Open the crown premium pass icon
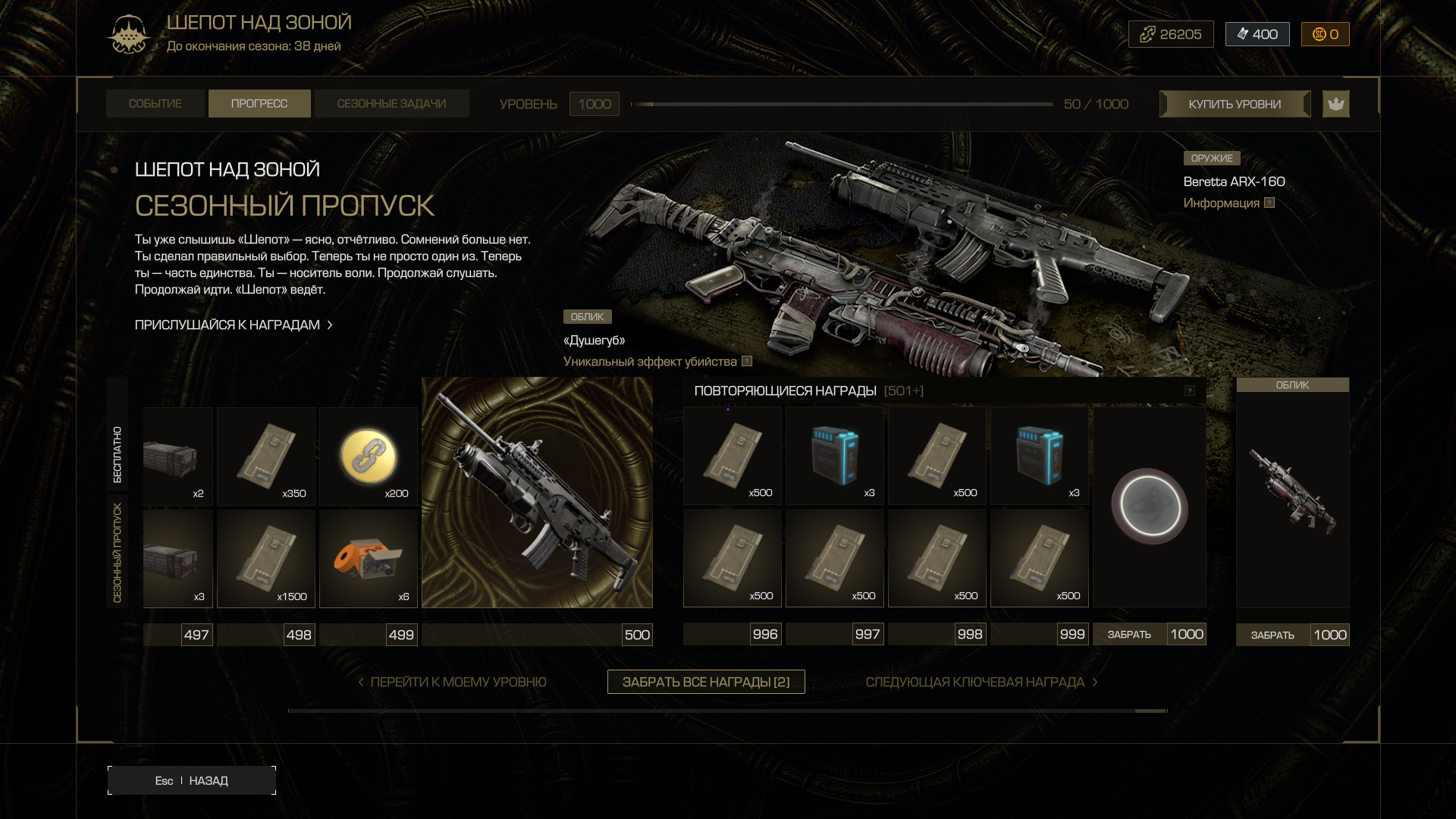This screenshot has width=1456, height=819. pos(1335,104)
